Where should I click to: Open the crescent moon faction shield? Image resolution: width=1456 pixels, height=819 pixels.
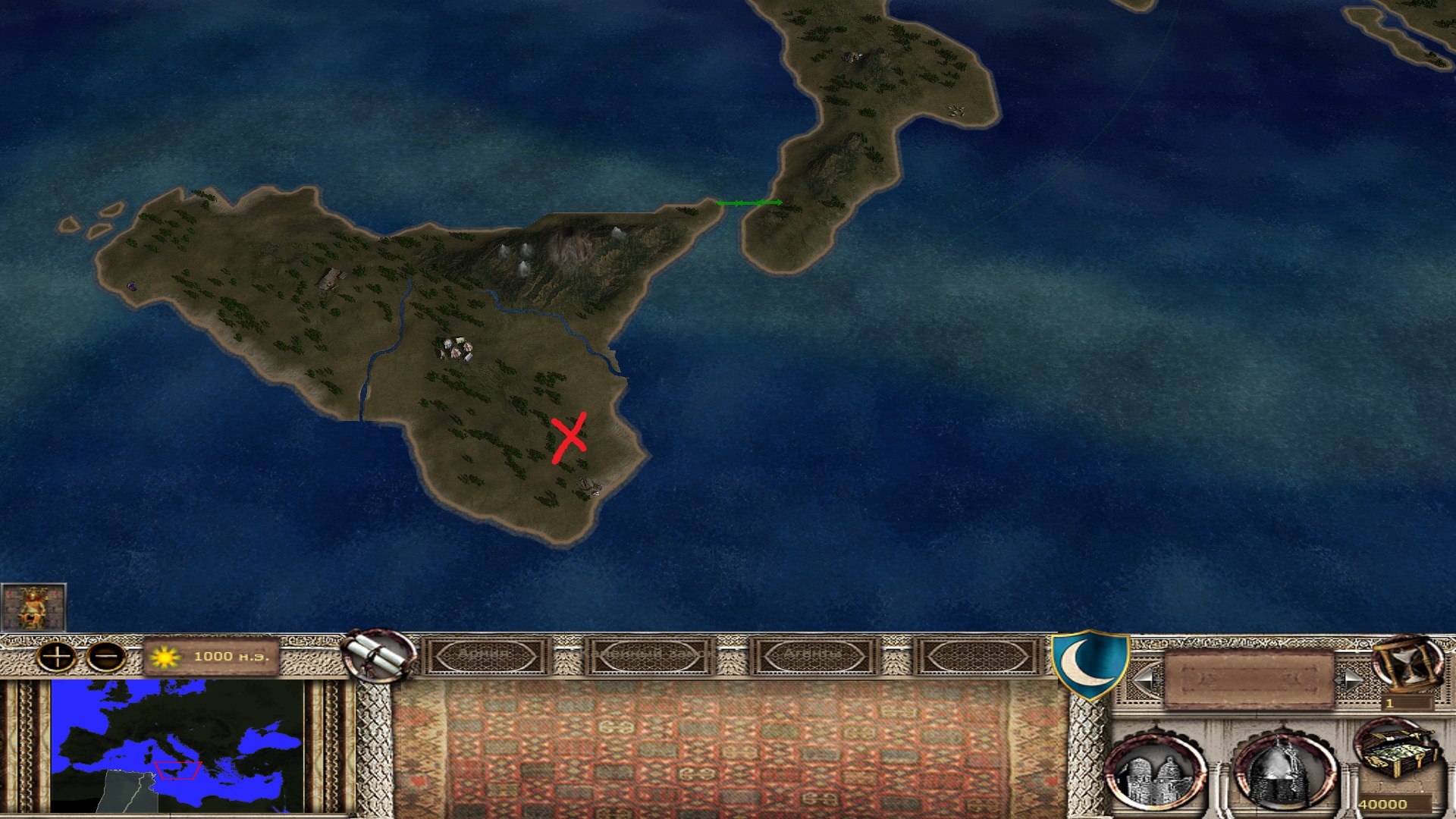click(x=1090, y=664)
